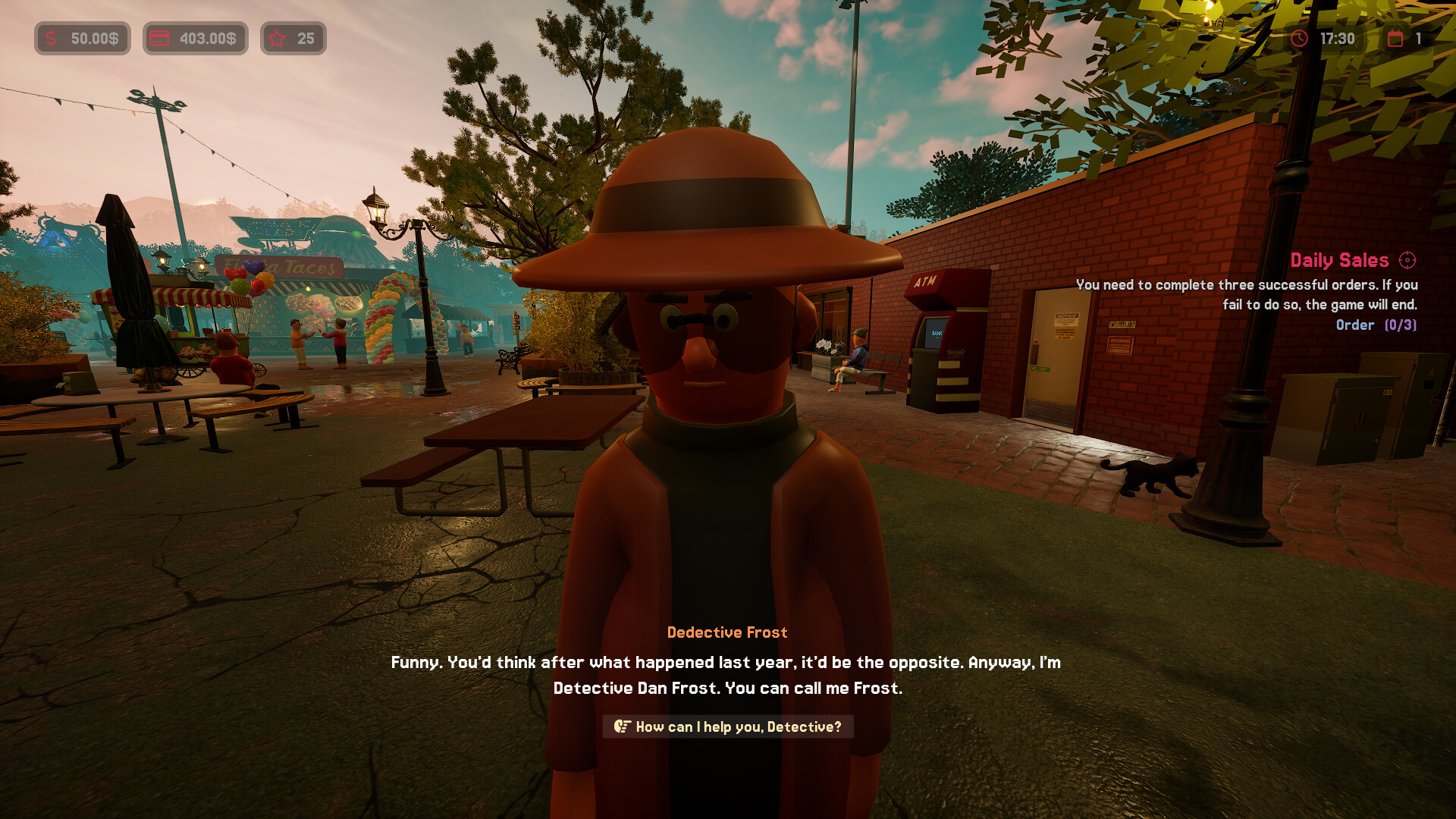The width and height of the screenshot is (1456, 819).
Task: Select the Daily Sales objective header
Action: (1339, 259)
